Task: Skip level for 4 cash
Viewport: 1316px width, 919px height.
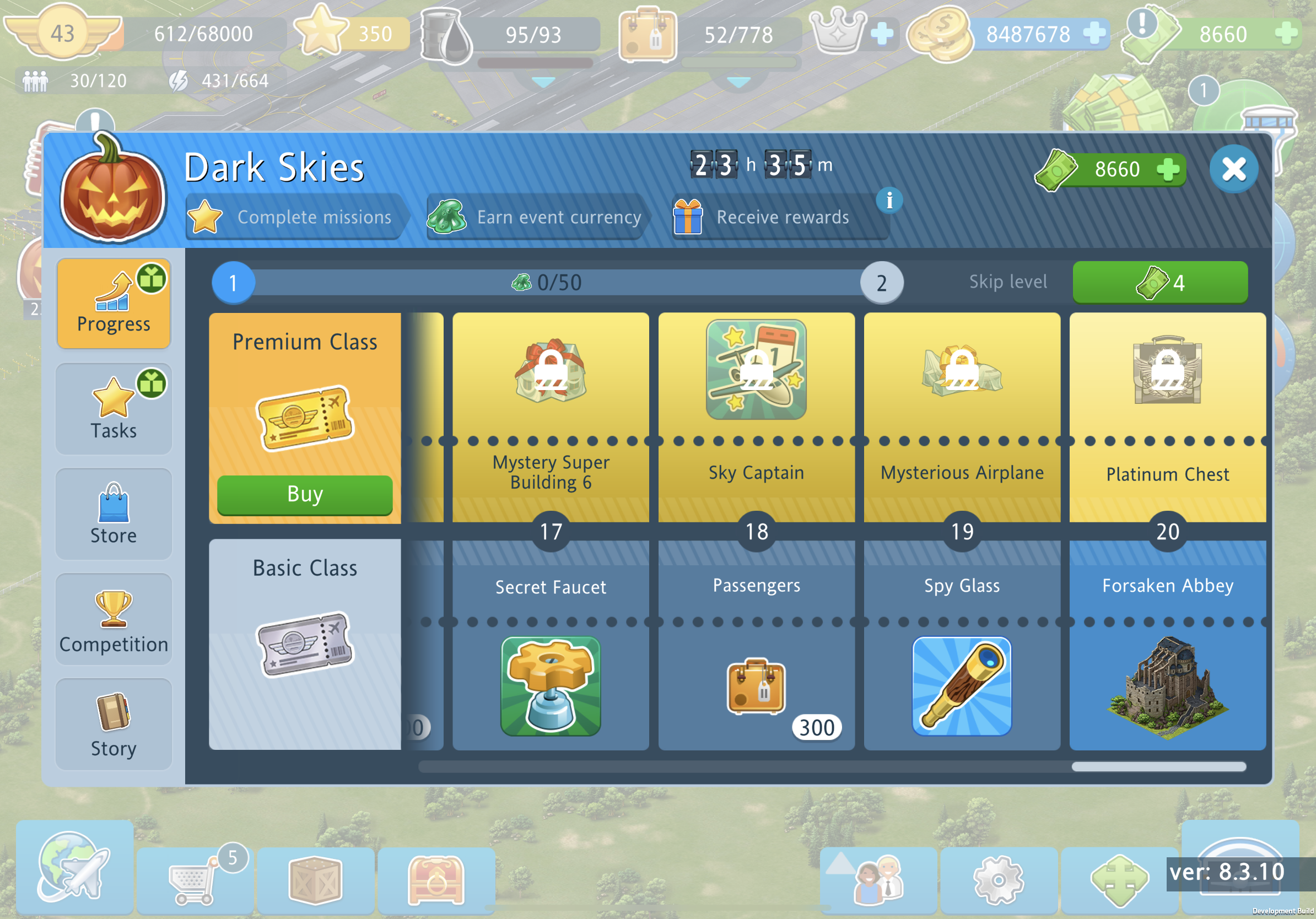Action: (x=1159, y=283)
